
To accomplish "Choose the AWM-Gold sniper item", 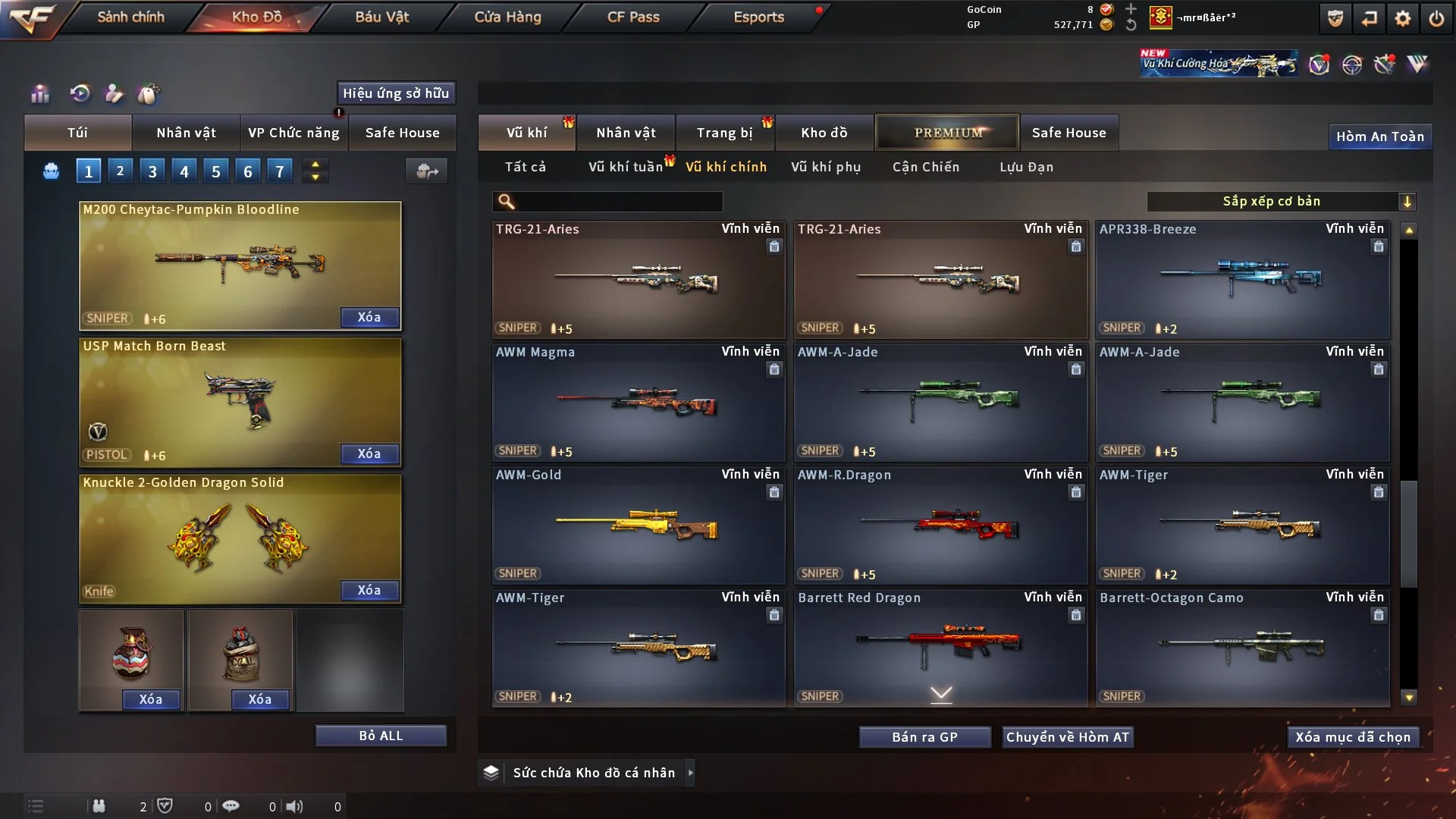I will [x=638, y=525].
